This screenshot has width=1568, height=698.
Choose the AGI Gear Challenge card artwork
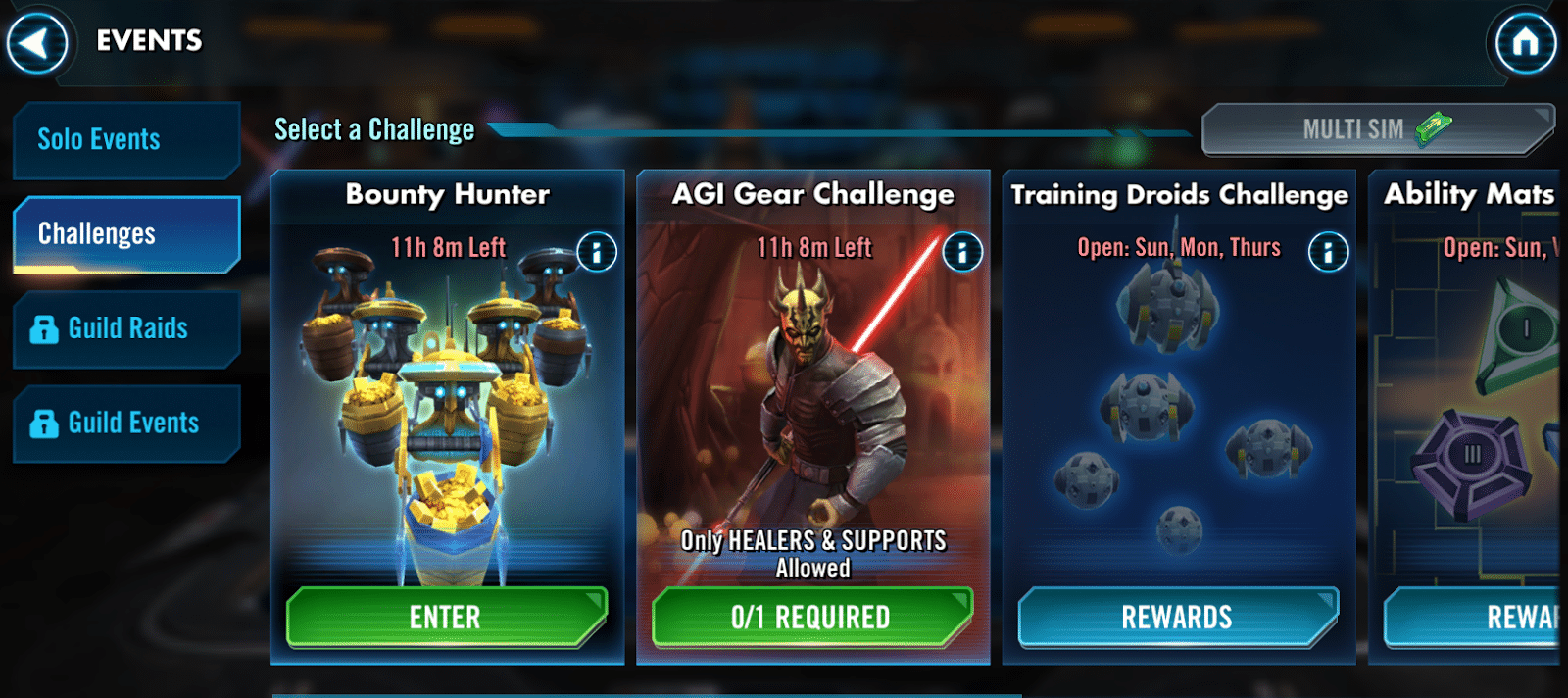tap(812, 392)
